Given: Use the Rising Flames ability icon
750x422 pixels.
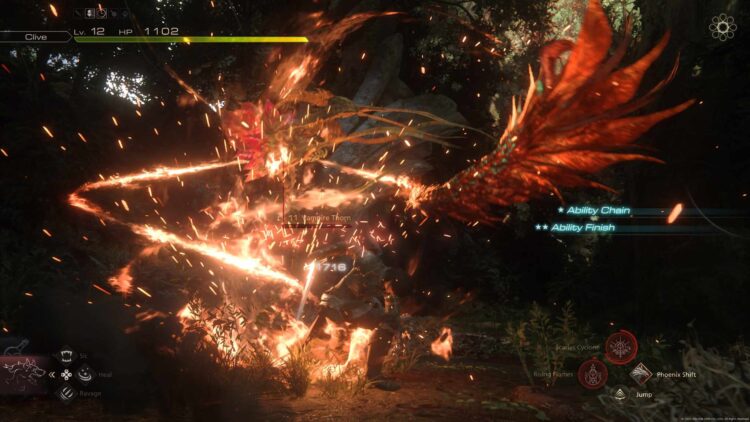Looking at the screenshot, I should 592,374.
